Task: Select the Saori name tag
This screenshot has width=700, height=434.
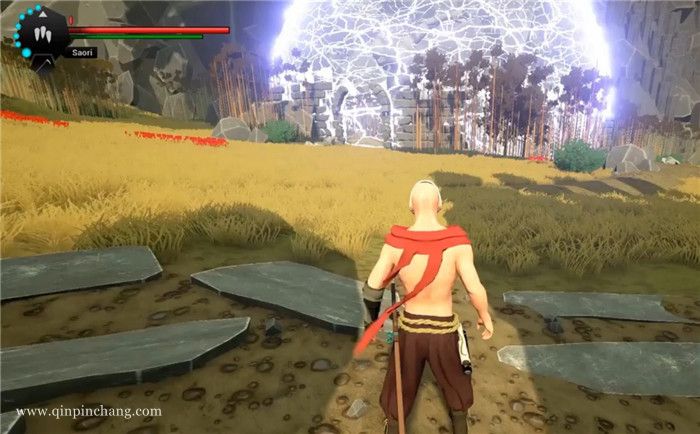Action: pos(82,53)
